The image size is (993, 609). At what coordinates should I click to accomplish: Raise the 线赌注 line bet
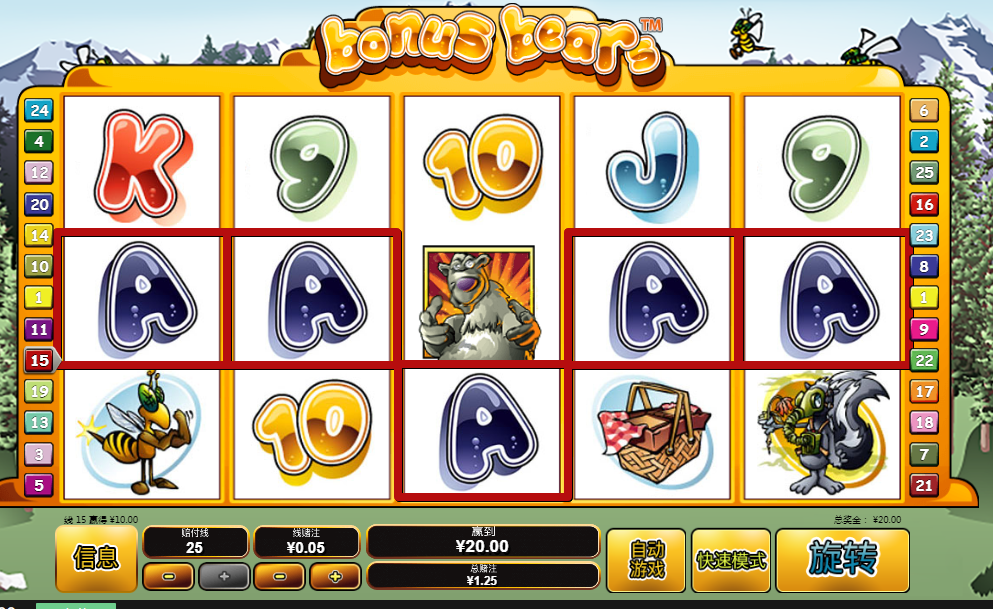[x=334, y=576]
